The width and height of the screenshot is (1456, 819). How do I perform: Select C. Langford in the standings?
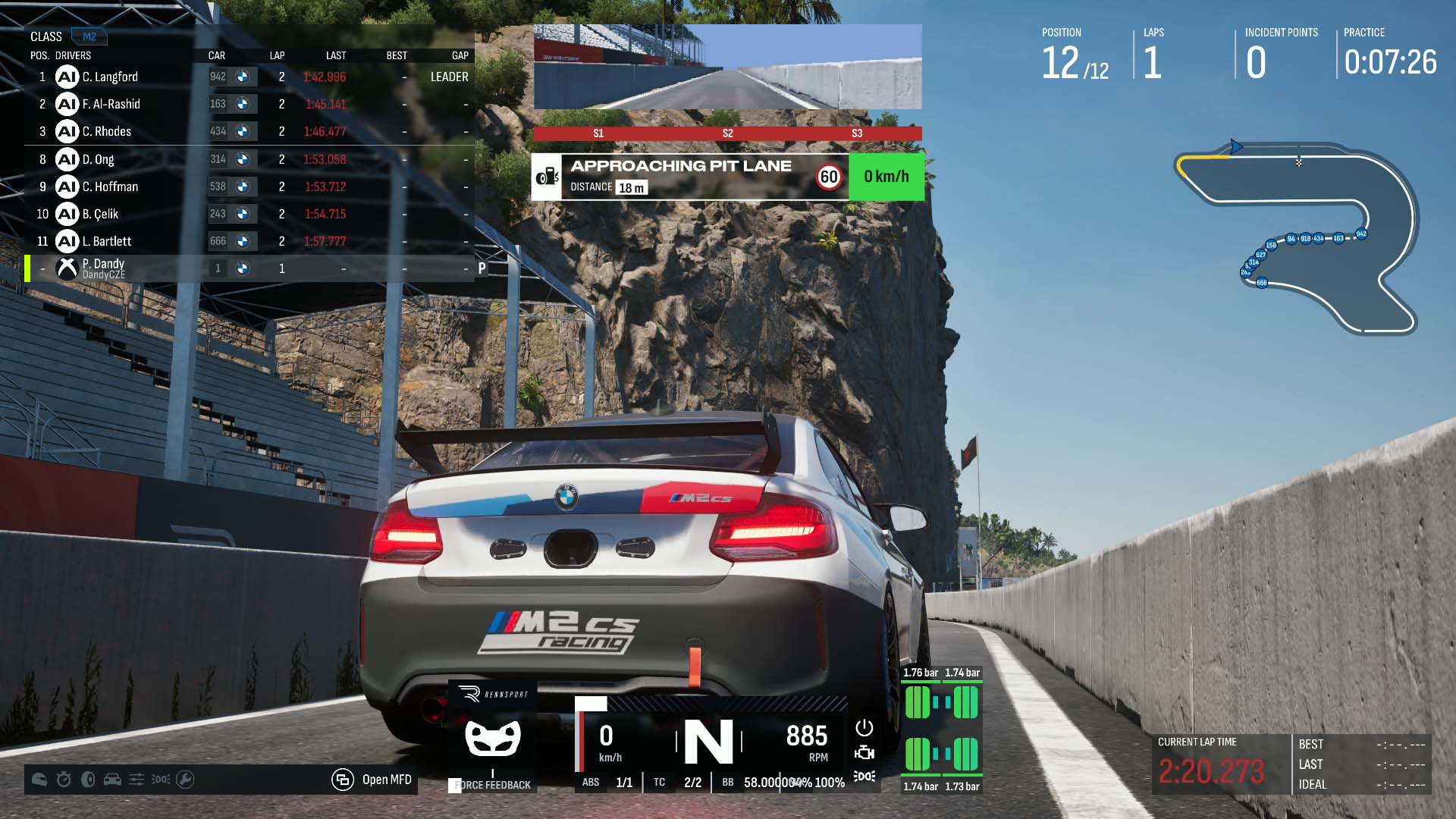coord(110,77)
